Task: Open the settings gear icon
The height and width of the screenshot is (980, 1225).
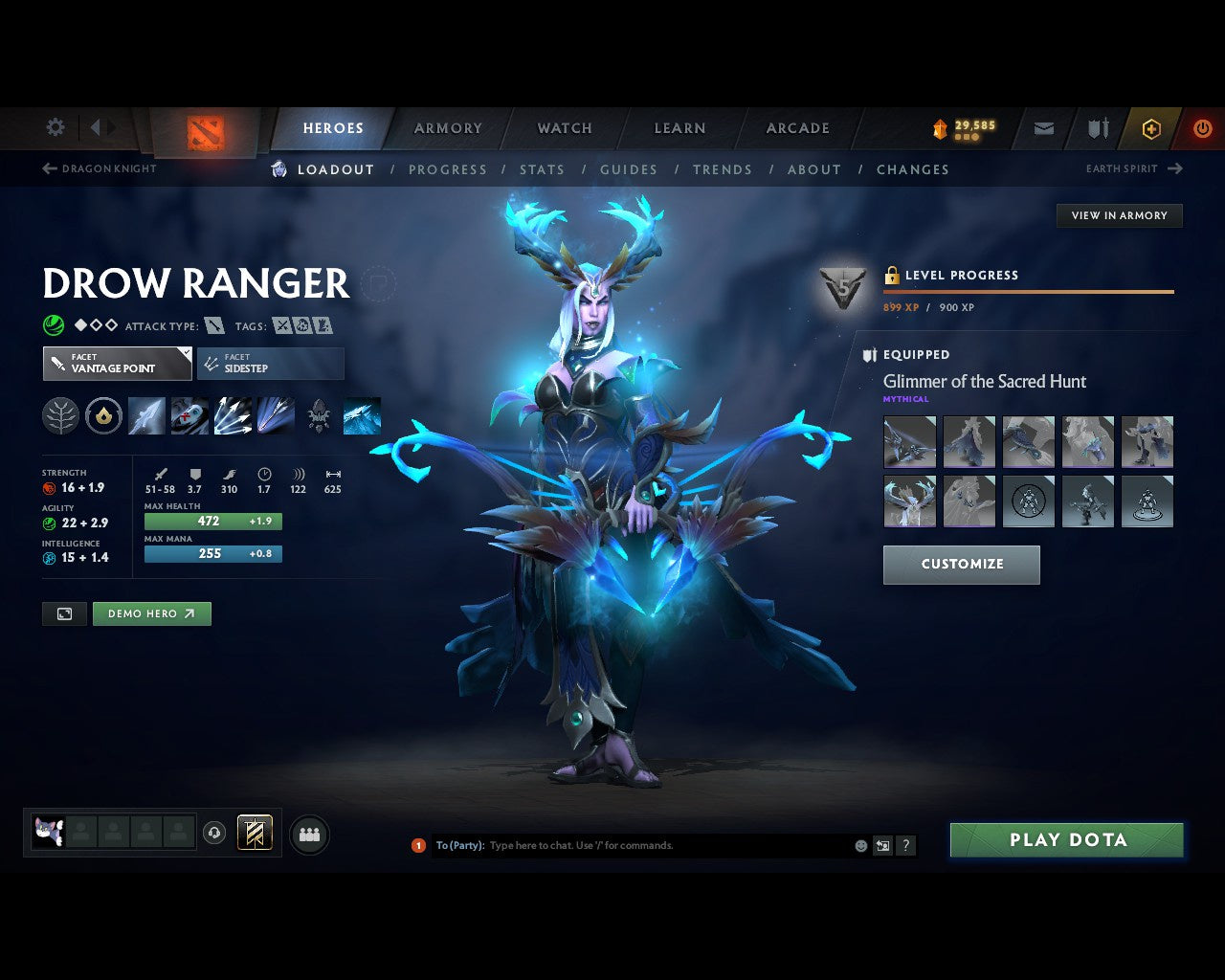Action: pos(55,127)
